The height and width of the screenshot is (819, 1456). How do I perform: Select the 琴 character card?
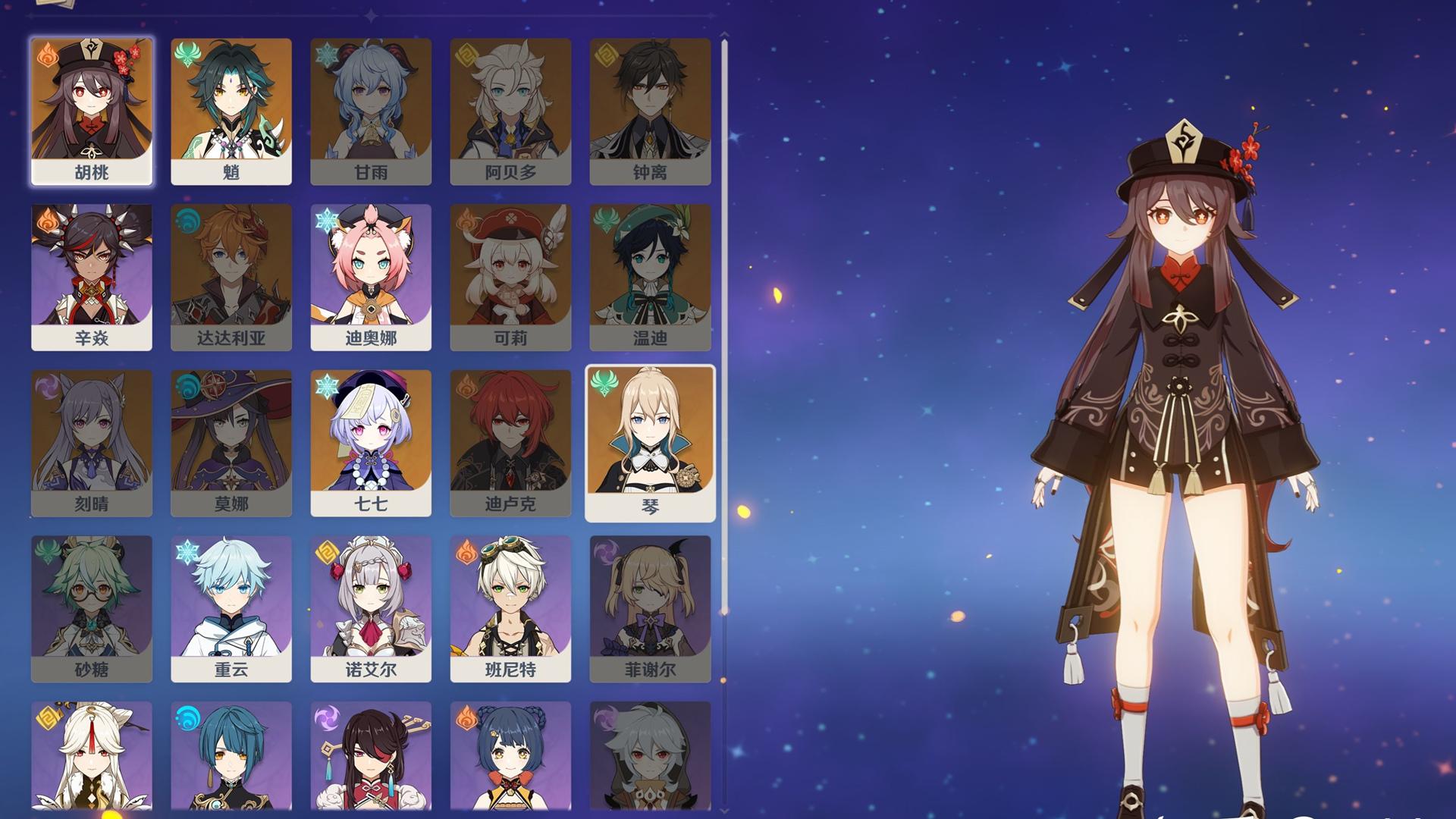[650, 443]
